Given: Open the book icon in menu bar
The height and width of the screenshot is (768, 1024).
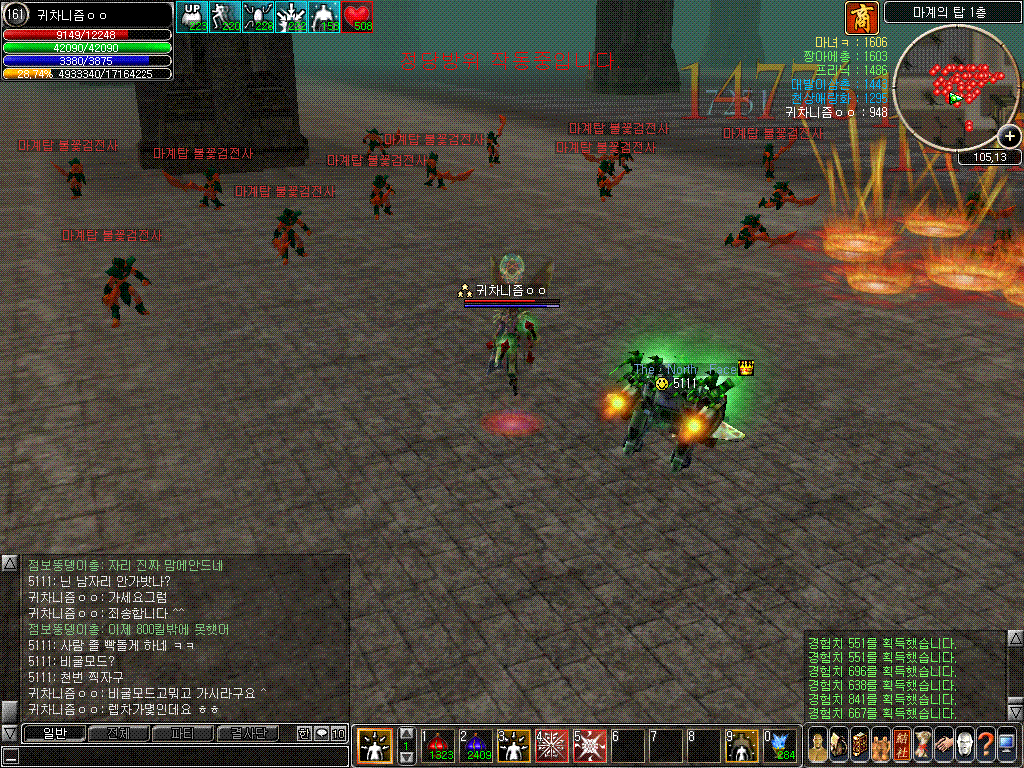Looking at the screenshot, I should point(860,746).
